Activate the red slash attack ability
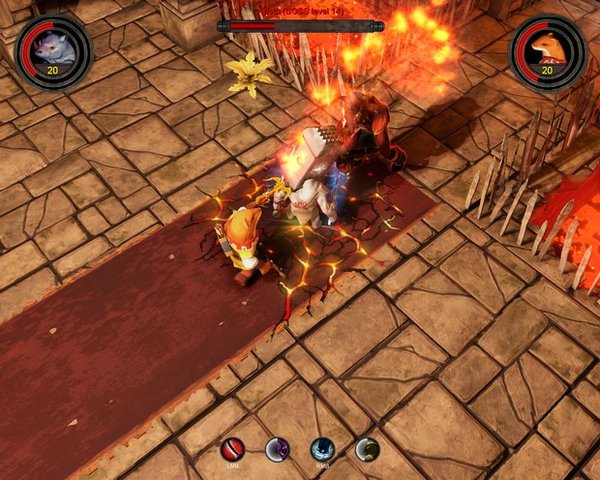The image size is (600, 480). click(232, 449)
